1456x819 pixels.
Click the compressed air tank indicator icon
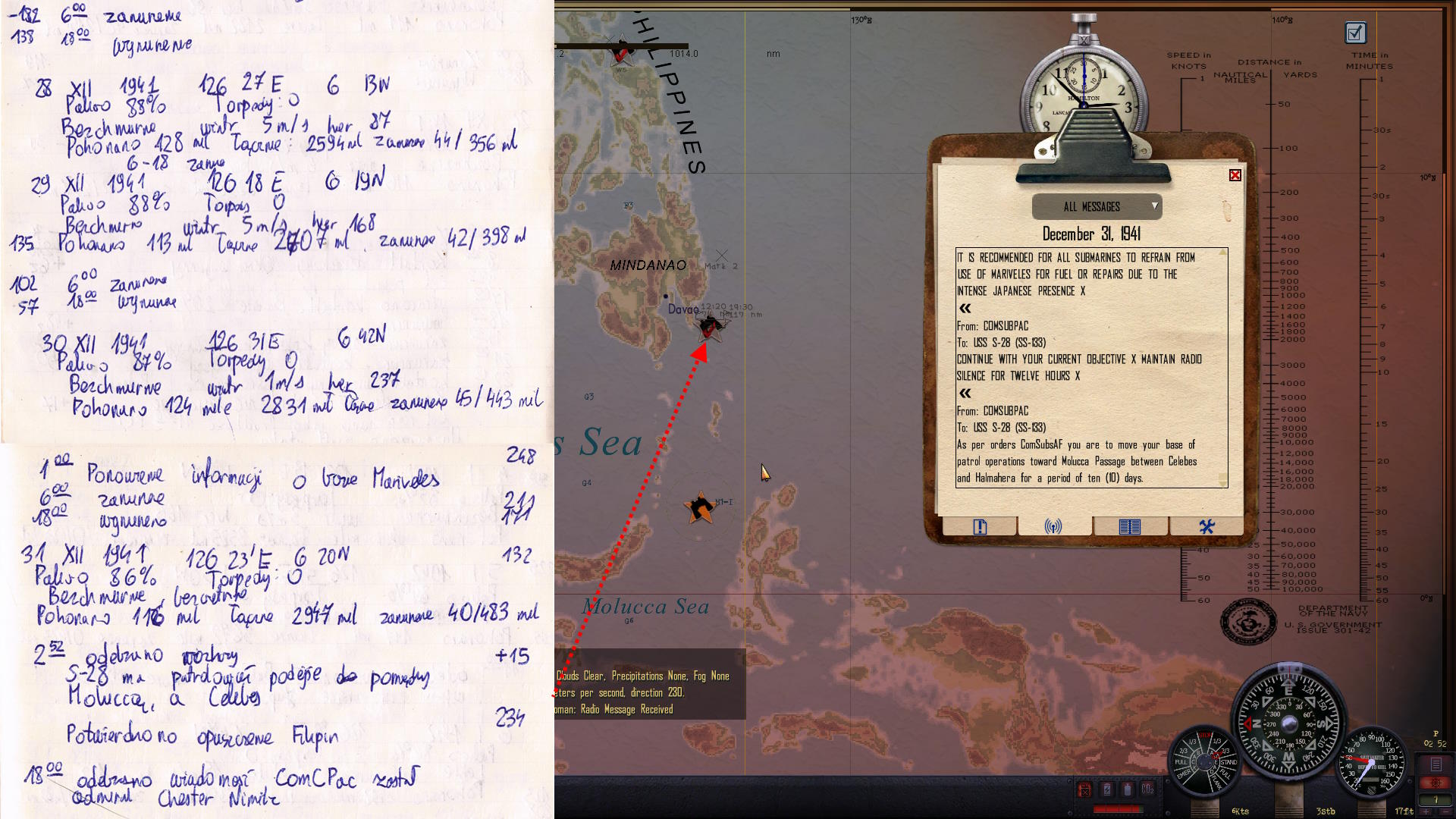tap(1128, 789)
